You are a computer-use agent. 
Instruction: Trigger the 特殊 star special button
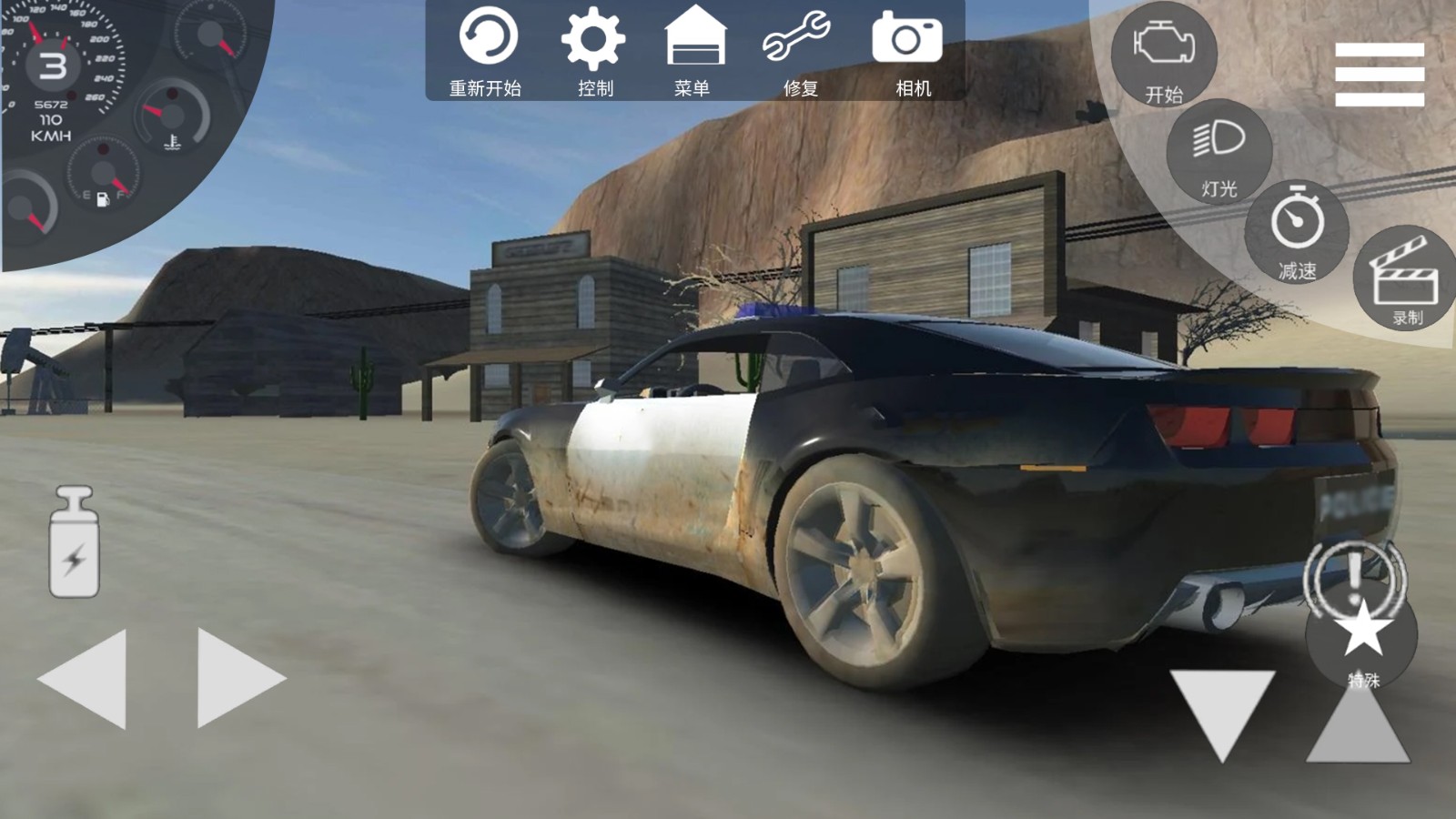click(1362, 637)
